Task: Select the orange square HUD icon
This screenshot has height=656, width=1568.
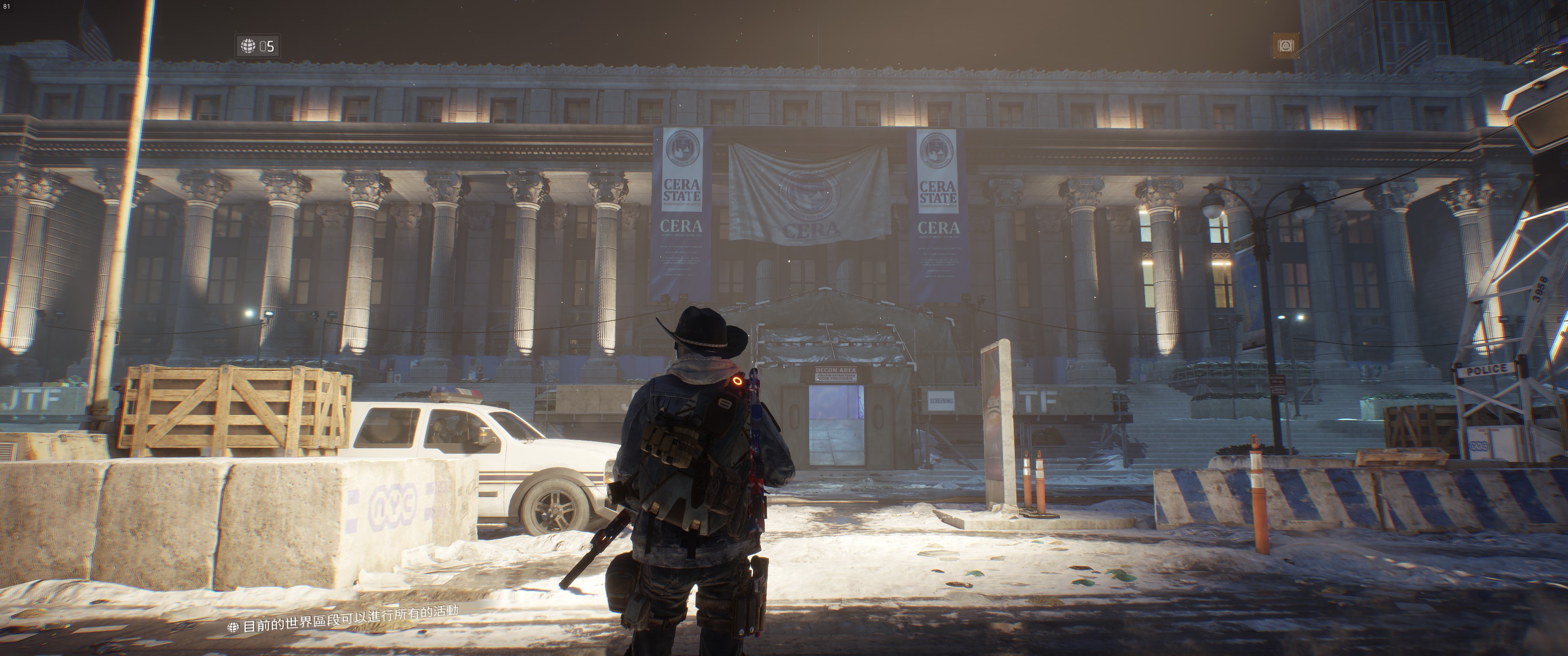Action: click(1285, 46)
